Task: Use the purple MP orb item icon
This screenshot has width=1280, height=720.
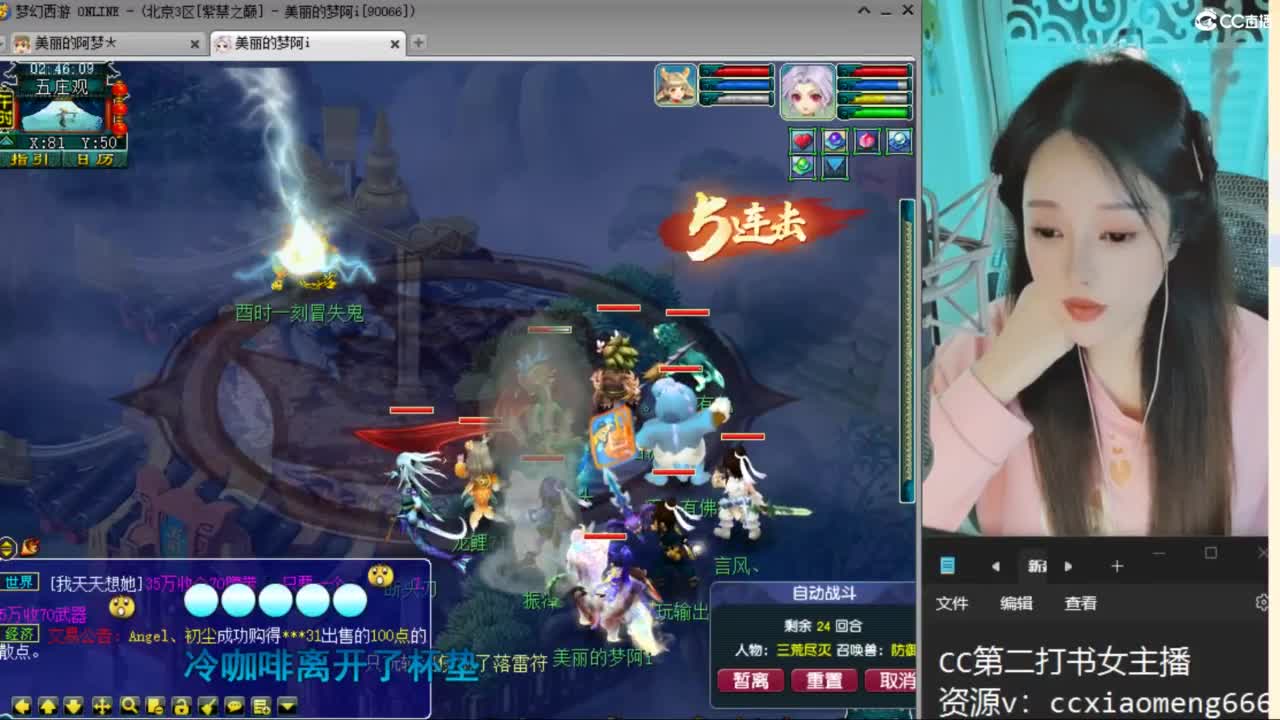Action: click(x=835, y=140)
